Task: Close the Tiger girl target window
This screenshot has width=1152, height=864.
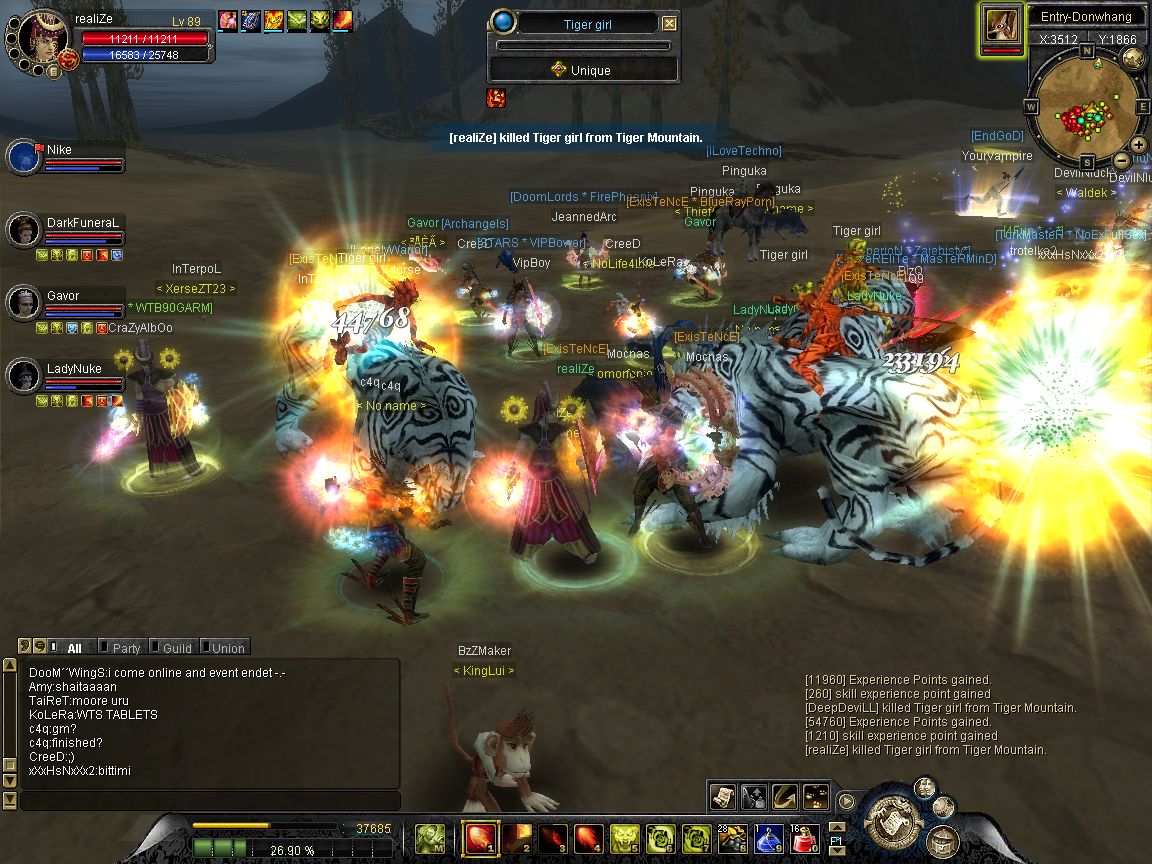Action: pyautogui.click(x=670, y=24)
